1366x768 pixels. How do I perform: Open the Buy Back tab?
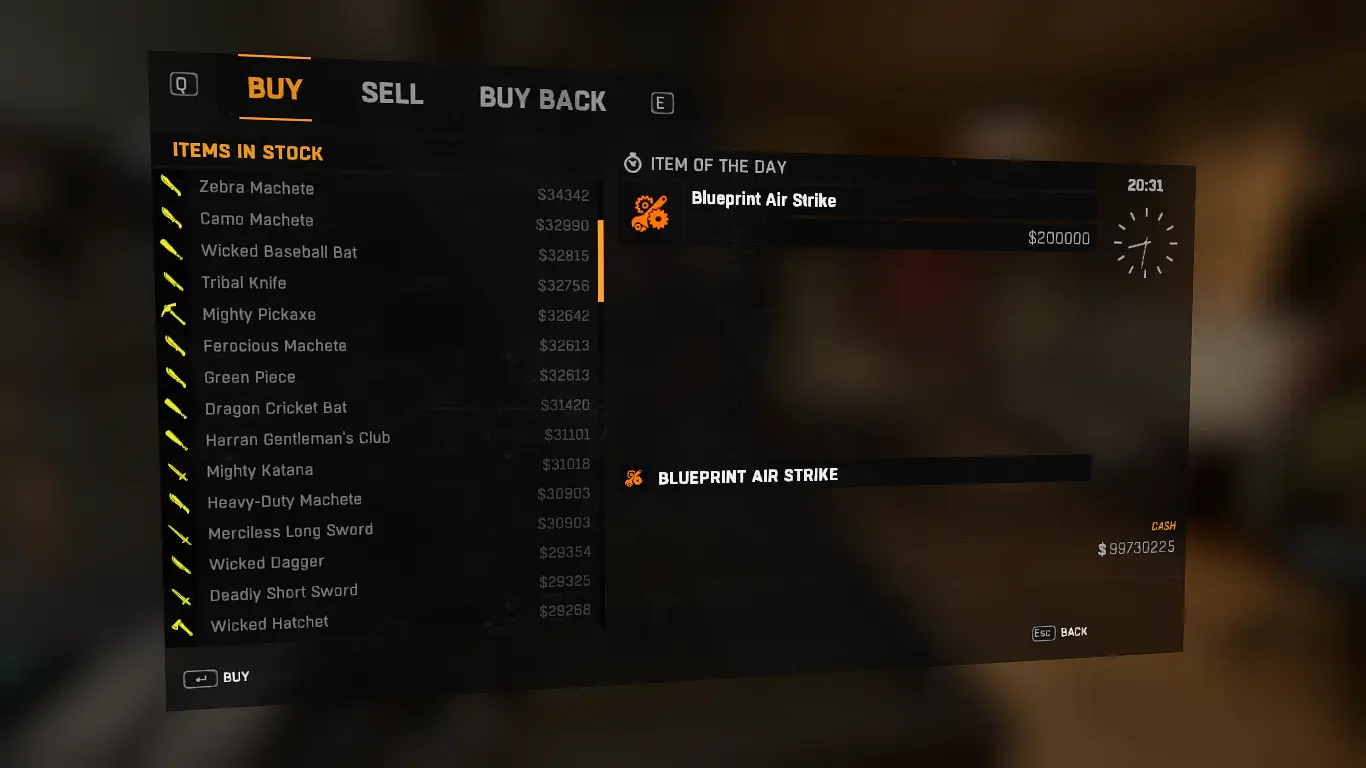(542, 100)
